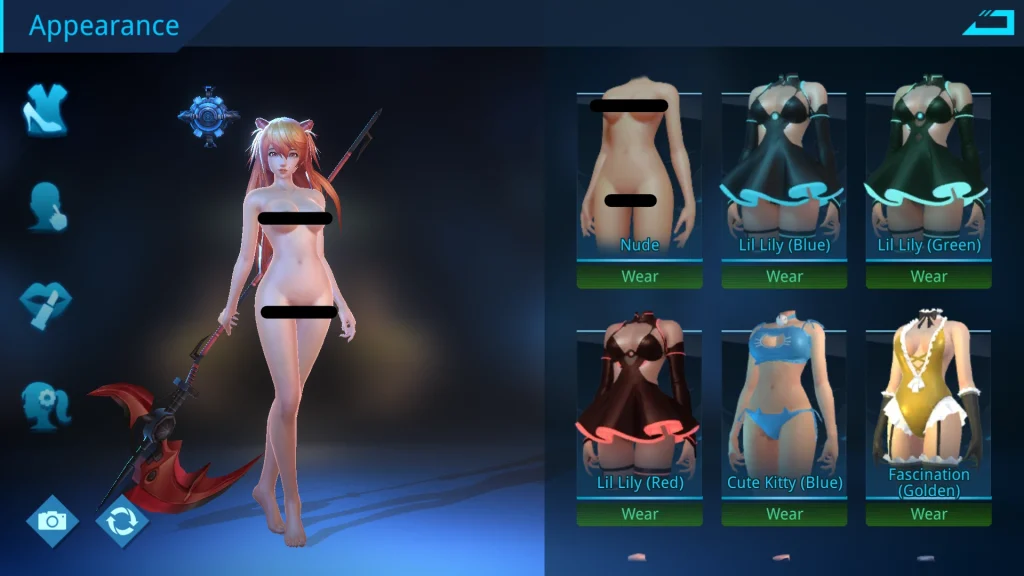
Task: Switch to the face makeup category
Action: pyautogui.click(x=45, y=206)
